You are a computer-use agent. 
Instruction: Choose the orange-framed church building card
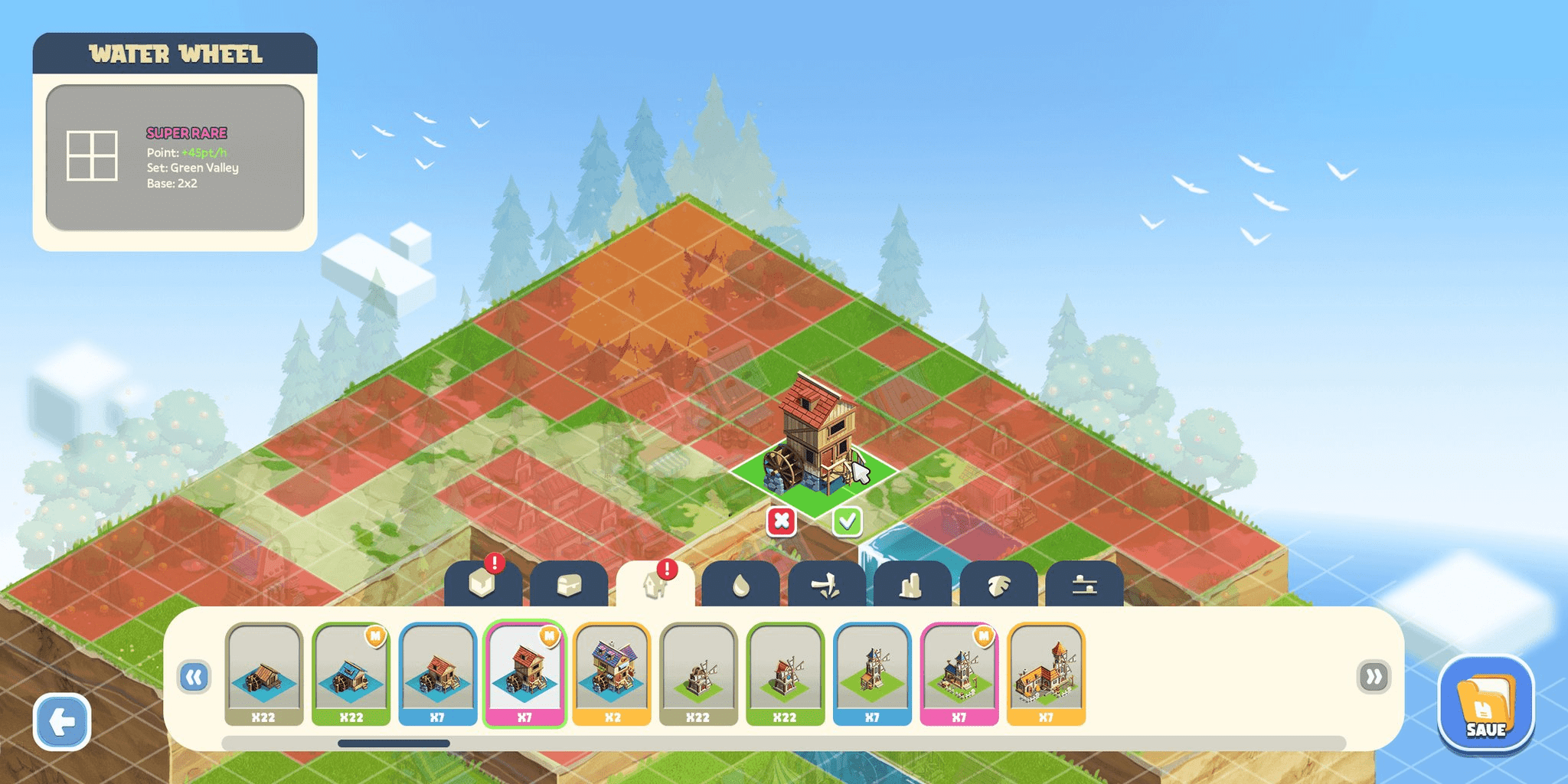1046,674
